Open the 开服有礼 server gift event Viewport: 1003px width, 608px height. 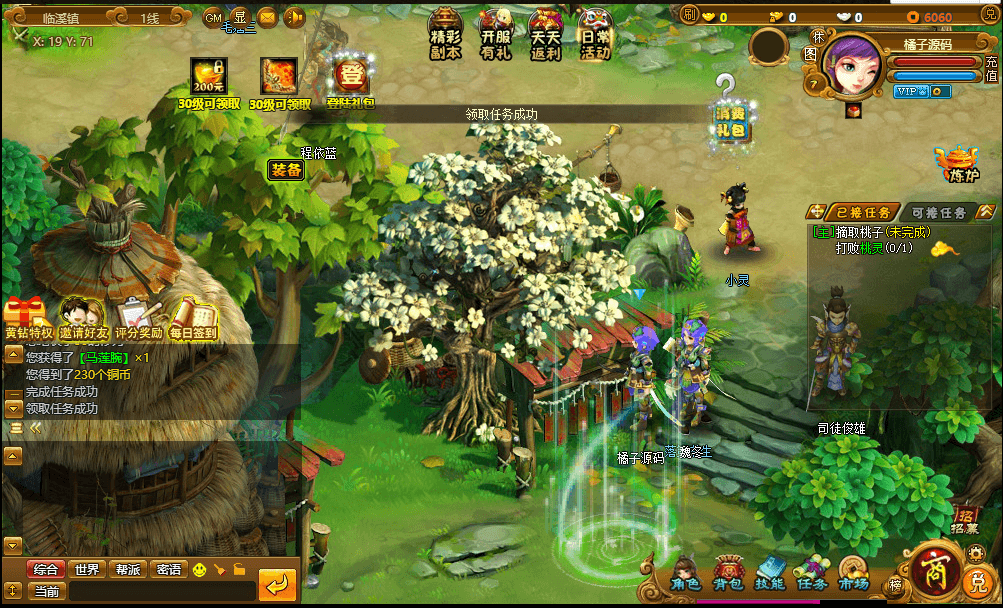[496, 34]
